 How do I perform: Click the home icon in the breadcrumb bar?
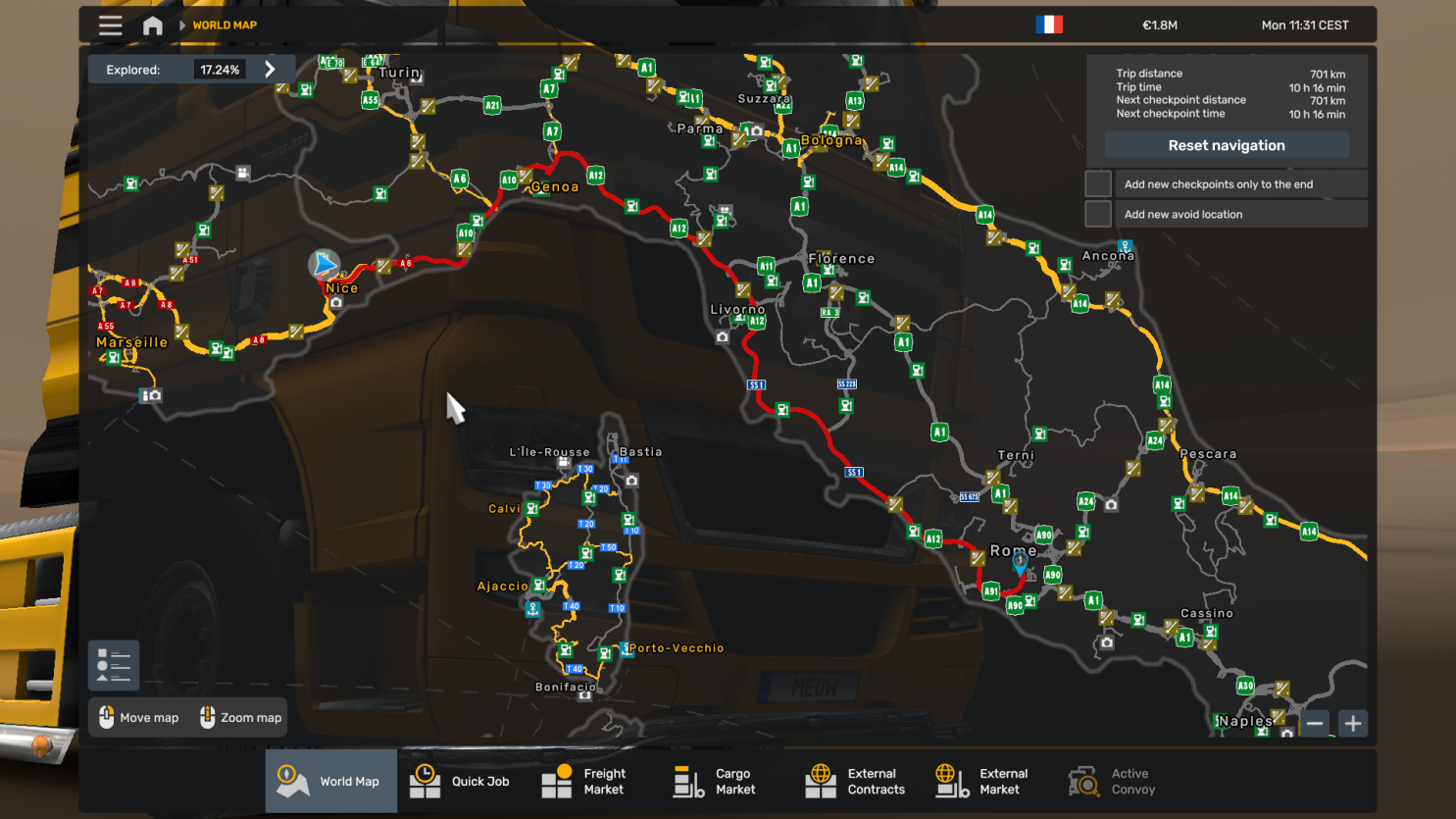(152, 26)
